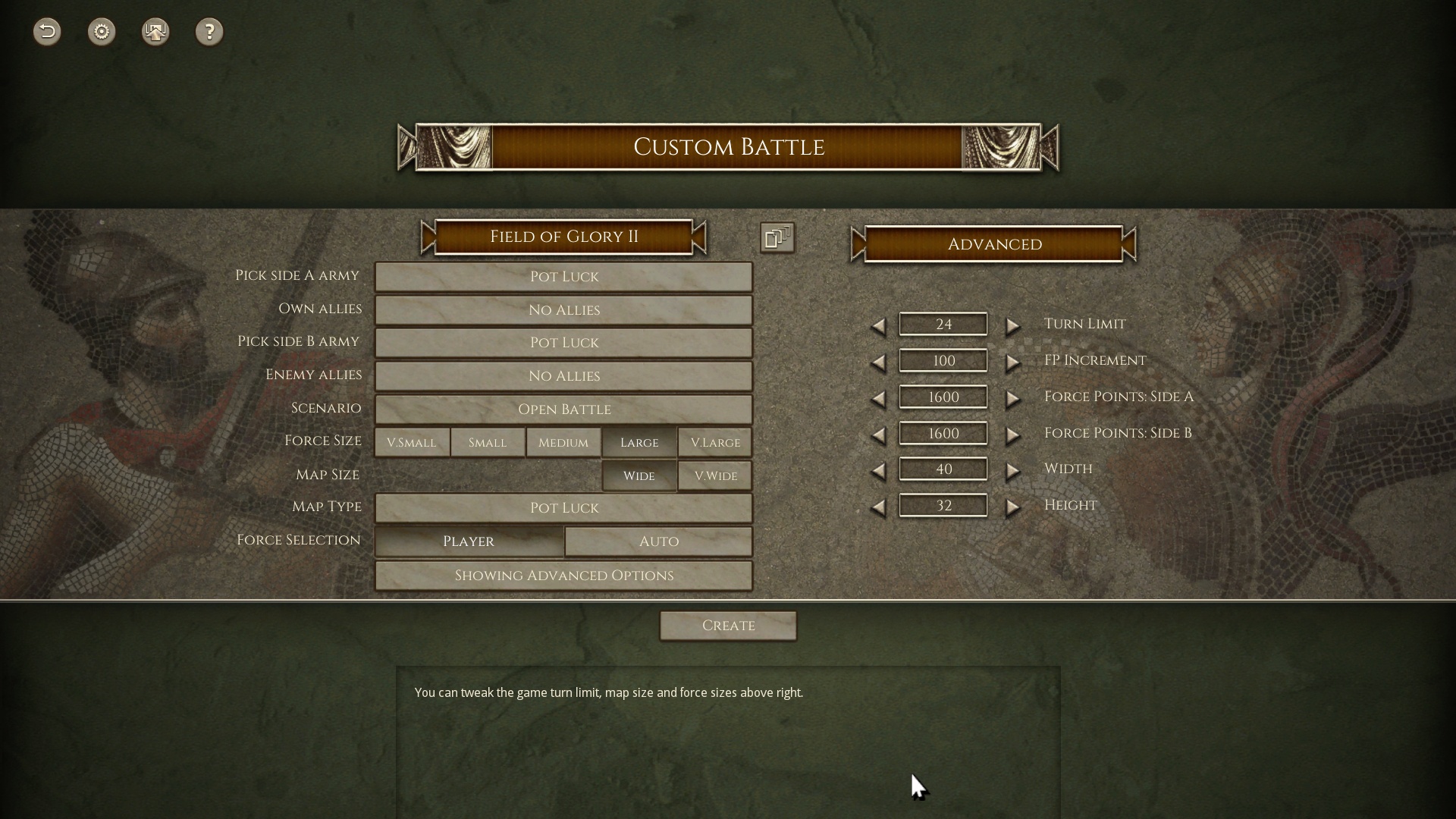Open the settings gear icon

(101, 32)
